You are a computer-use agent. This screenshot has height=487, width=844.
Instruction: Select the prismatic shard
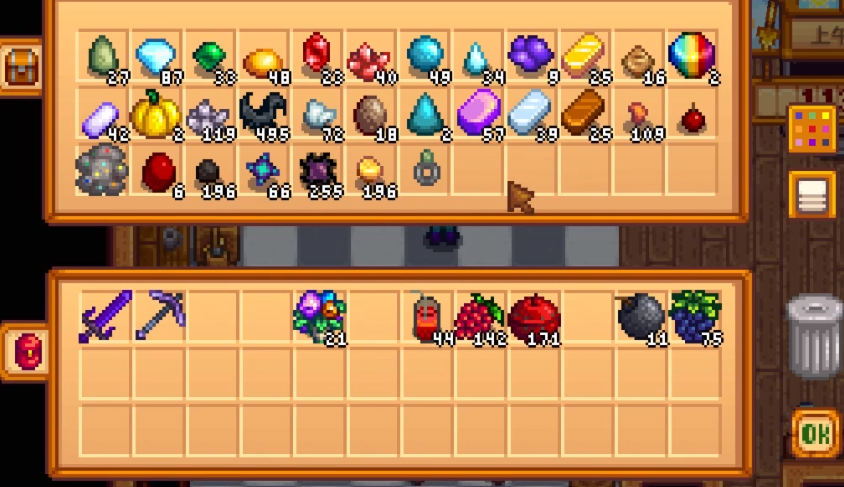pos(691,56)
